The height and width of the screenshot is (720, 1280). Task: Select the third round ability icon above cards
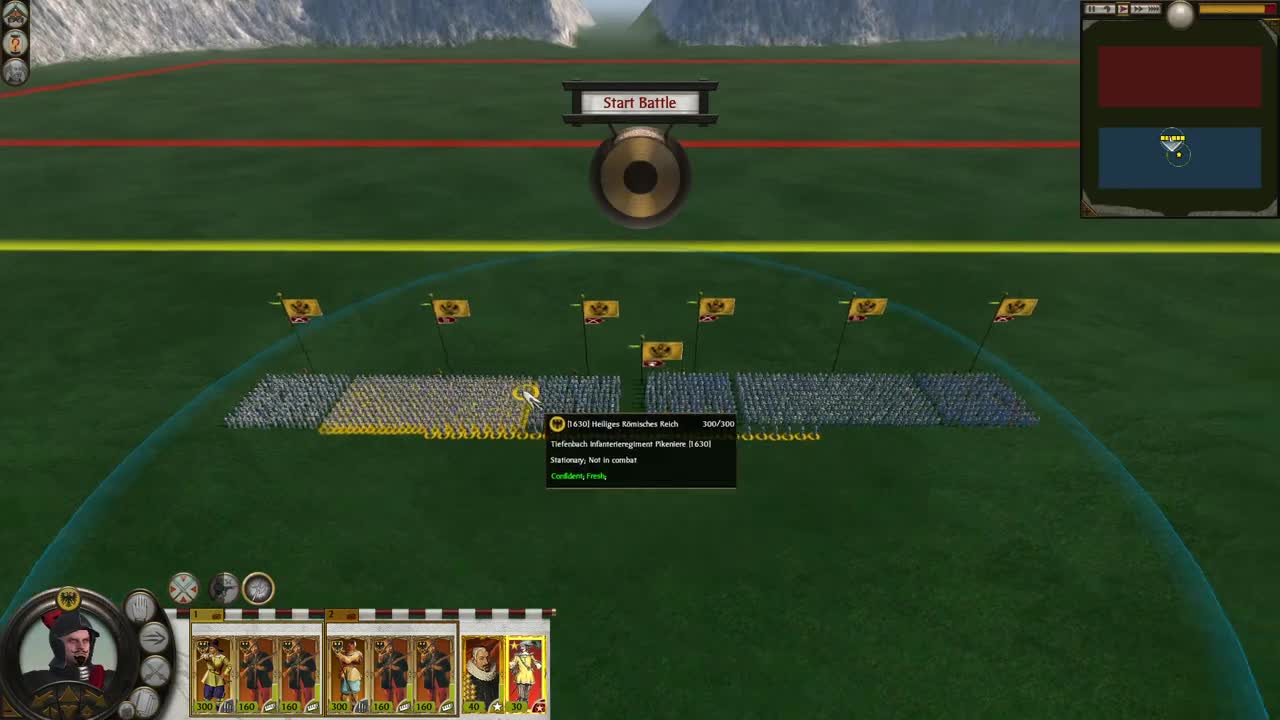[256, 589]
